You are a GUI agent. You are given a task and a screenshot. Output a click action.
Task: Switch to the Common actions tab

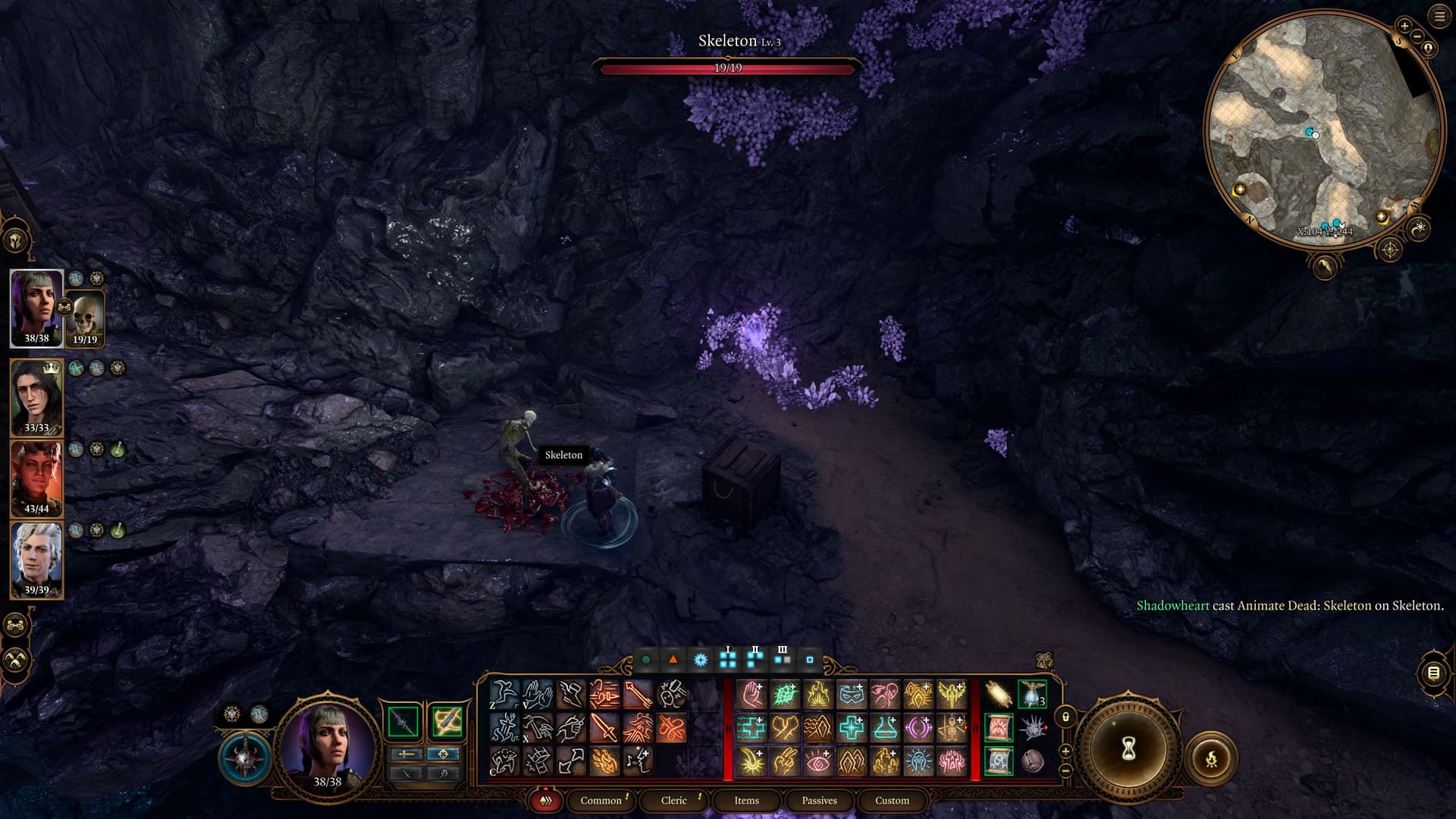601,800
